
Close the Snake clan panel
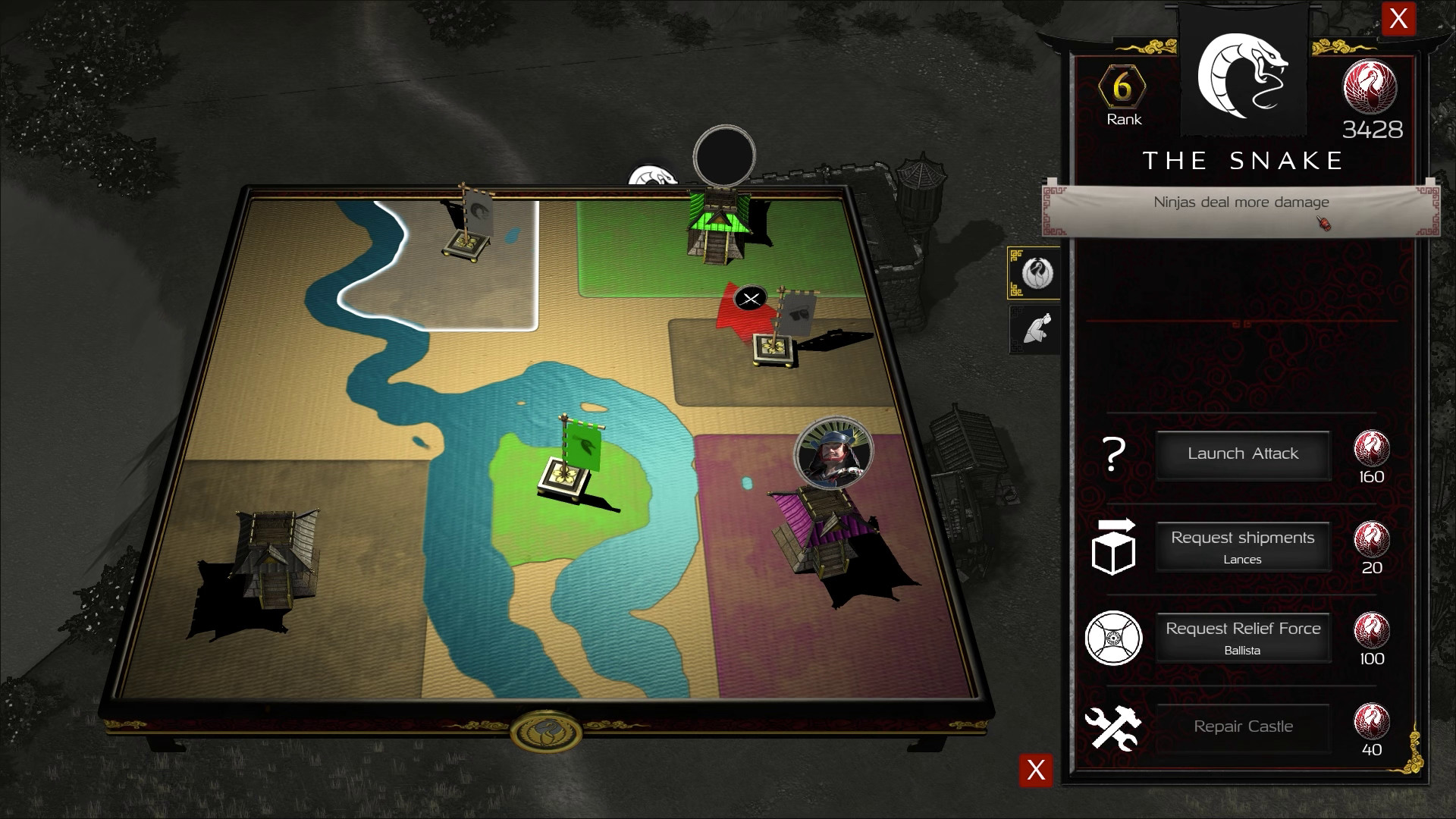coord(1399,20)
